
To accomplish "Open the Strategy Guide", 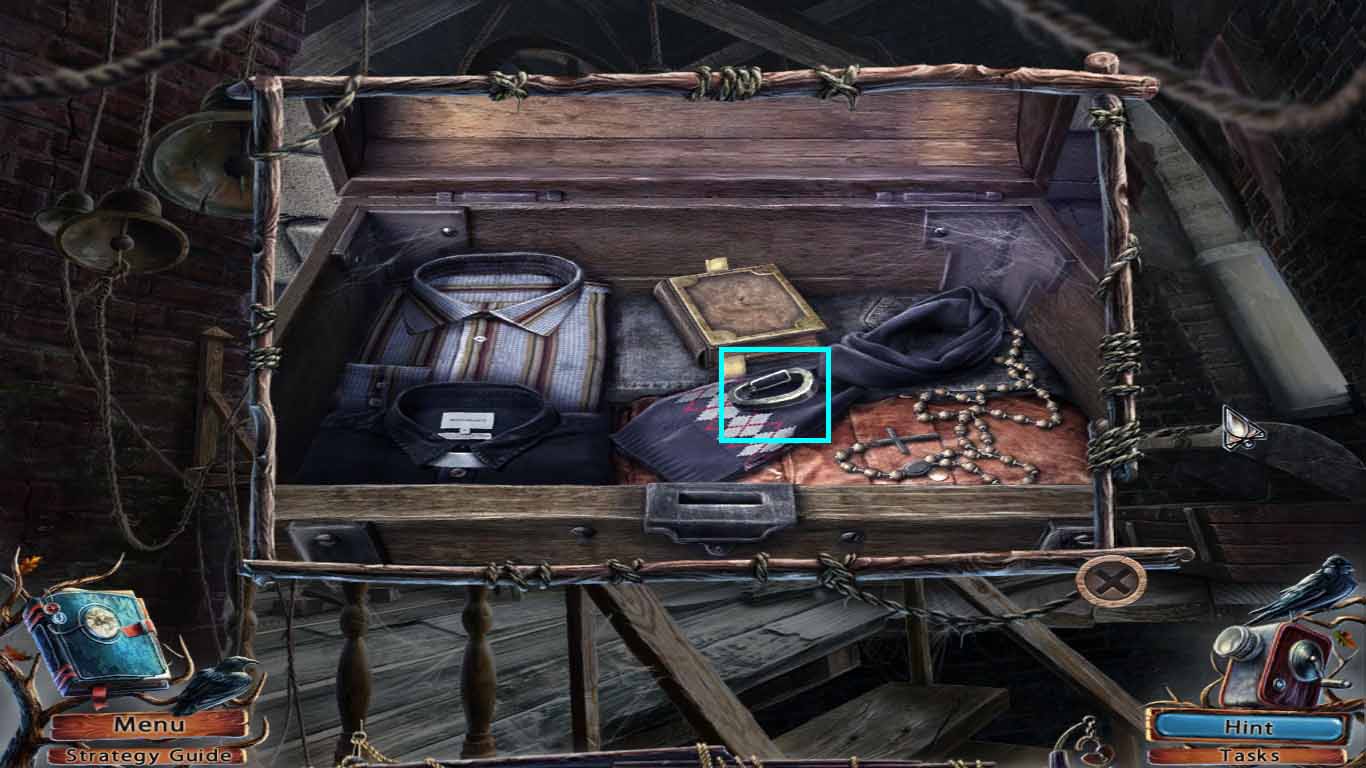I will [150, 756].
